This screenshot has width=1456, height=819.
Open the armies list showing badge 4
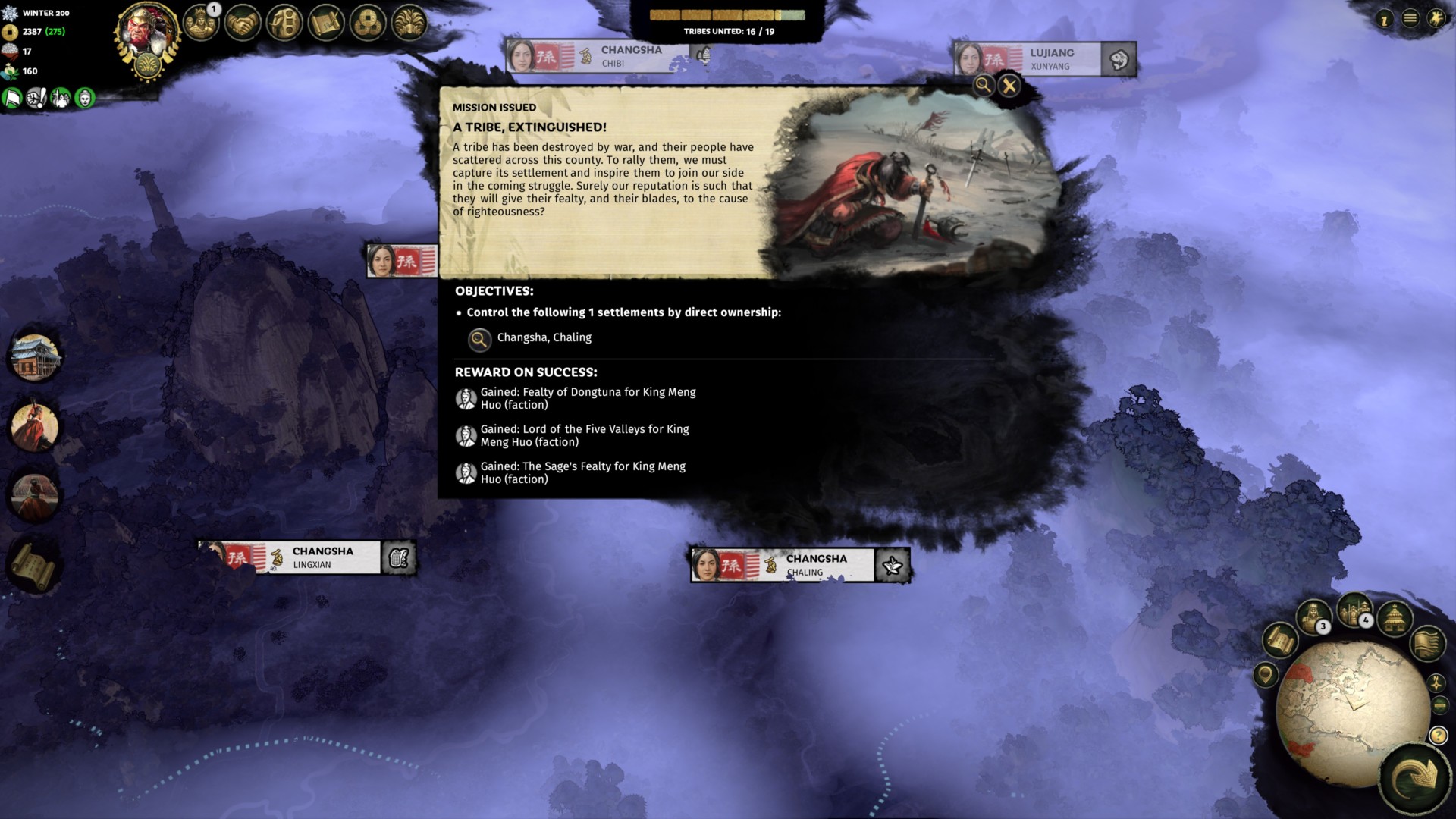(x=1353, y=613)
